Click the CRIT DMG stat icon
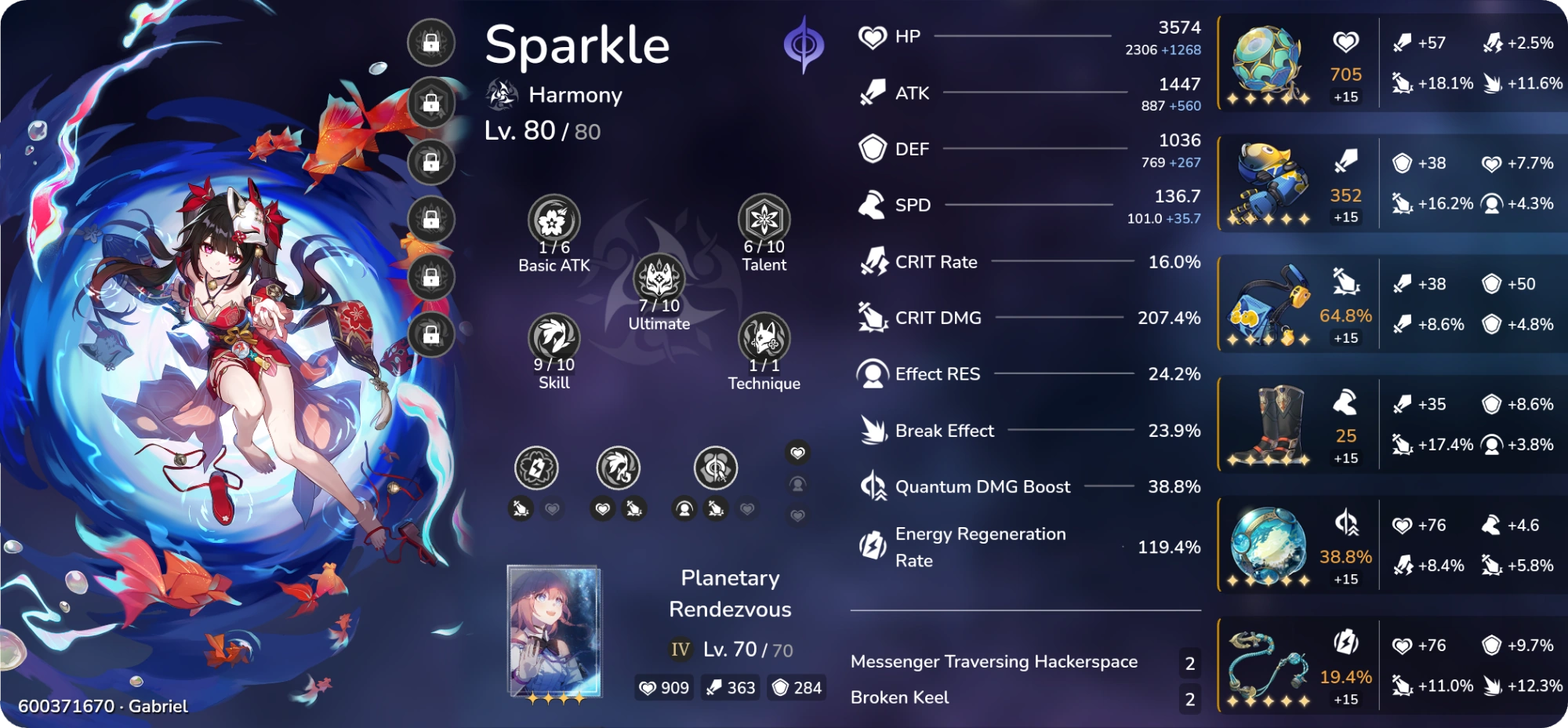 [870, 317]
